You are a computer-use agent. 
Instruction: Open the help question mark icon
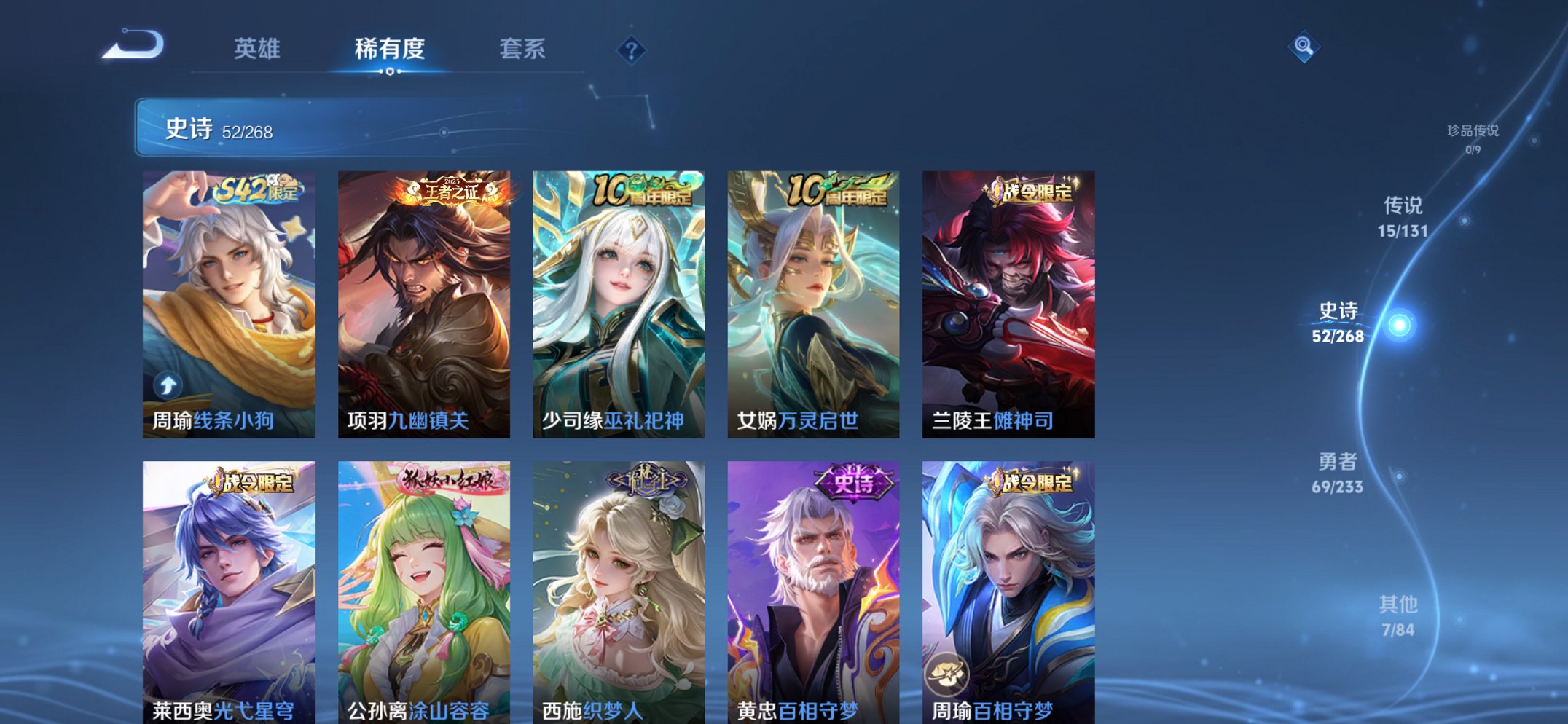pos(632,50)
